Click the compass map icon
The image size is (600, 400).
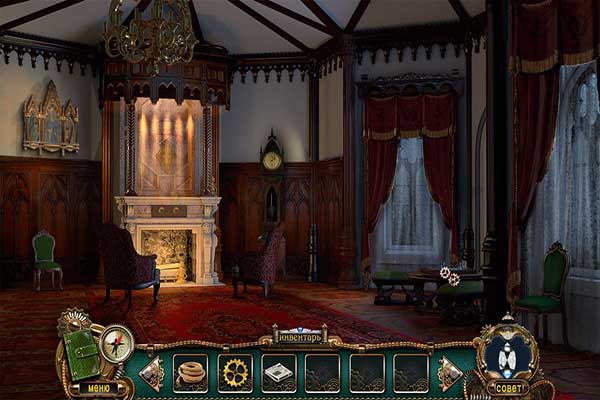click(117, 343)
